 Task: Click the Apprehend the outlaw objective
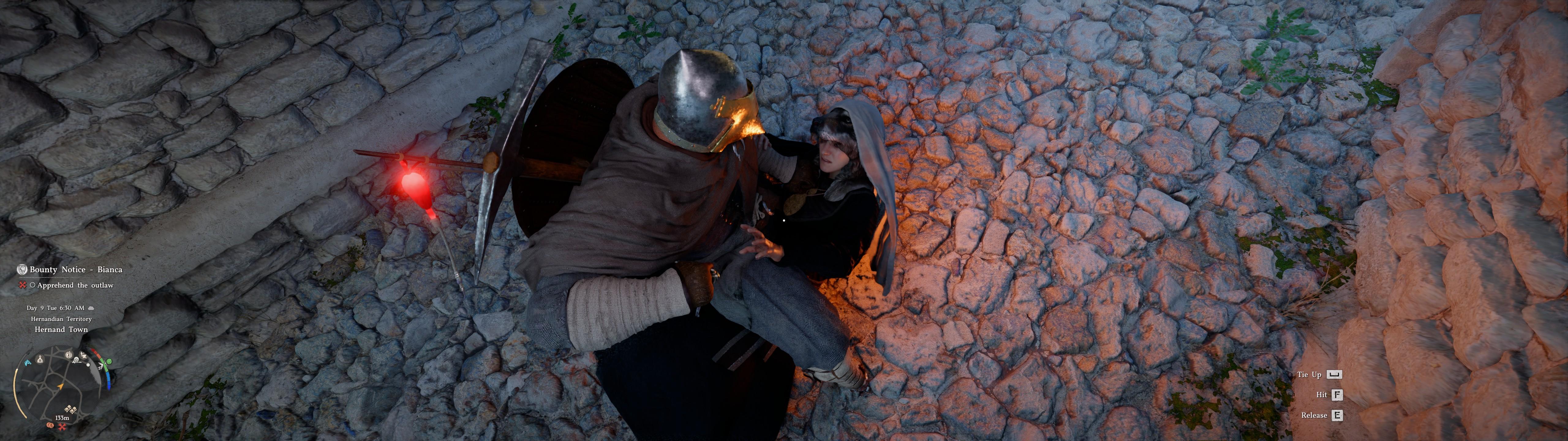coord(75,285)
